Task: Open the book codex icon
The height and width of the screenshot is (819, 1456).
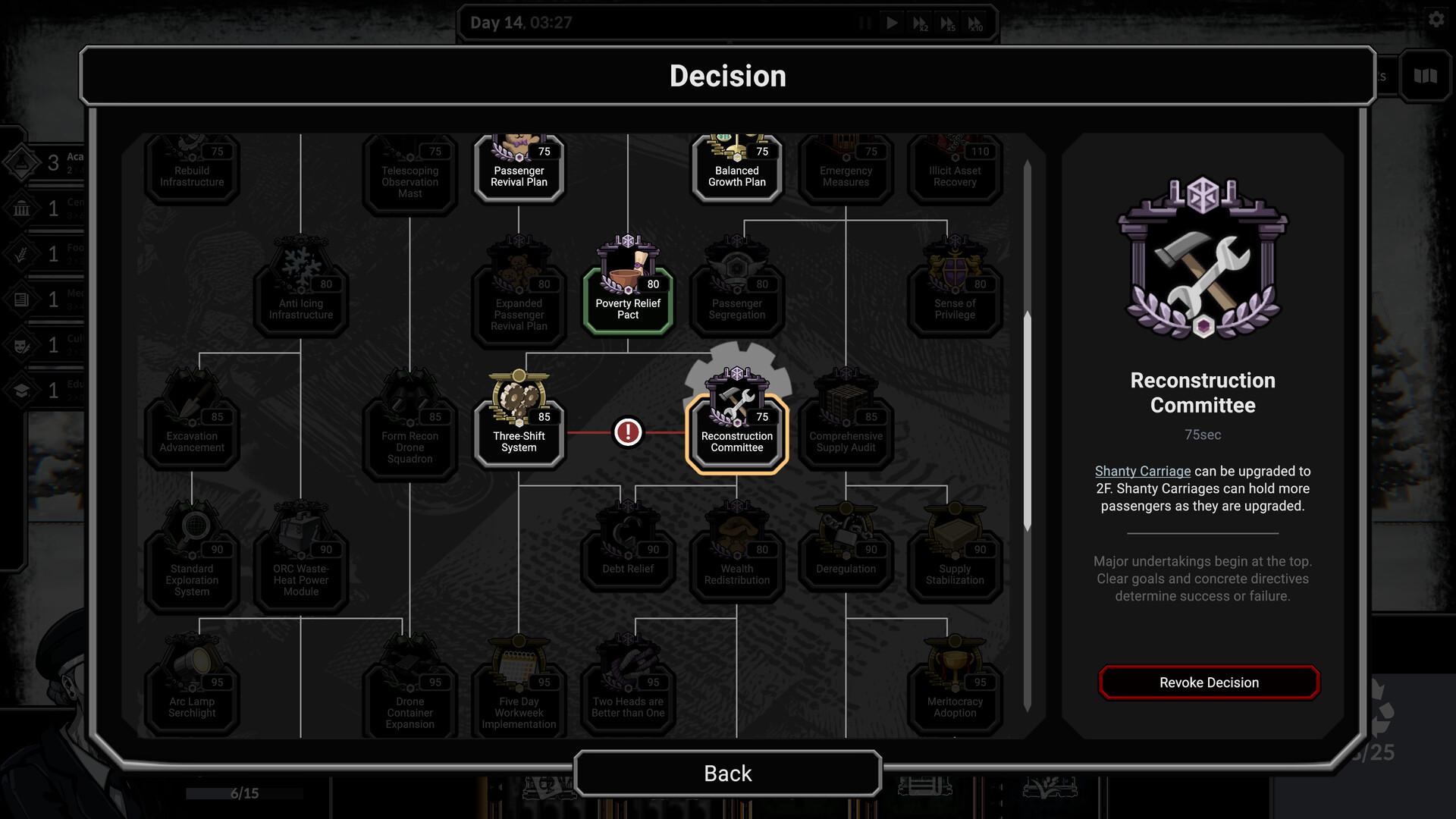Action: pos(1425,75)
